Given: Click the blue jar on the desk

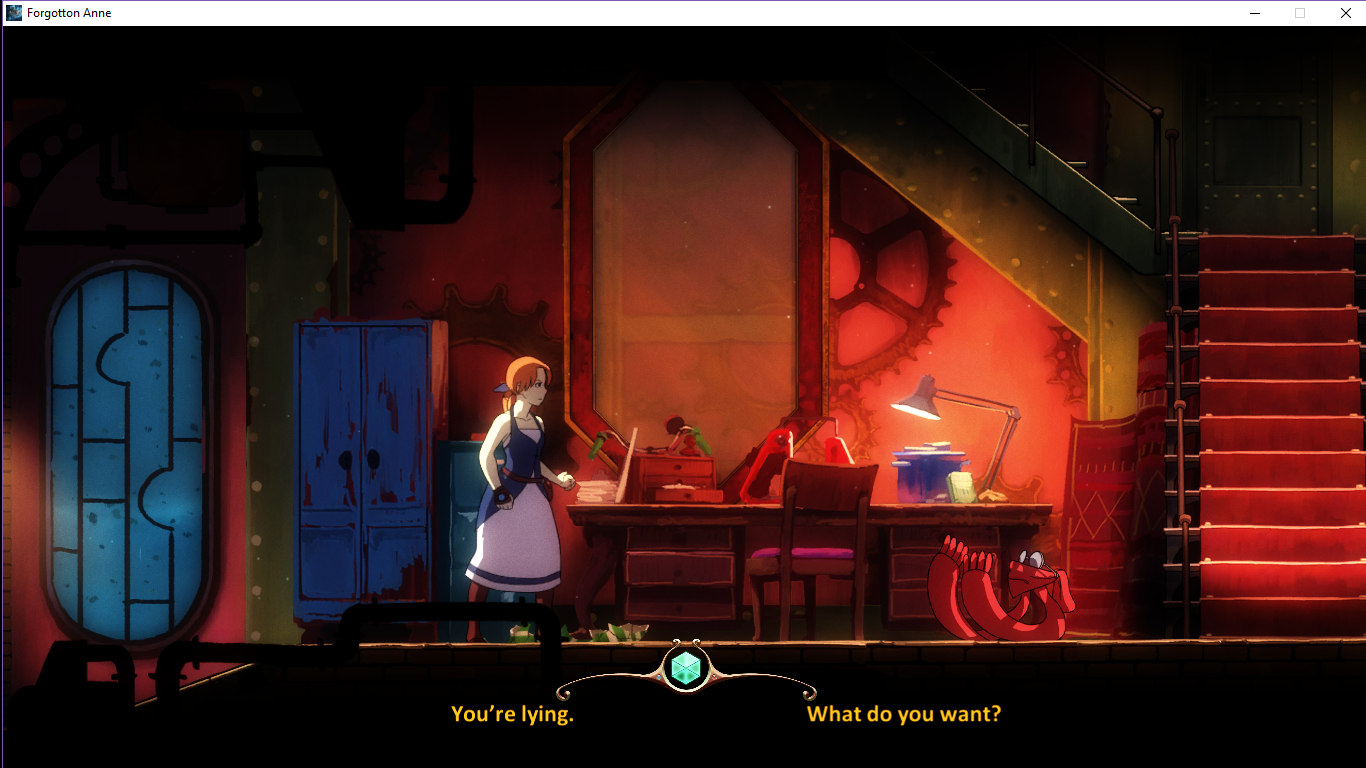Looking at the screenshot, I should [930, 480].
